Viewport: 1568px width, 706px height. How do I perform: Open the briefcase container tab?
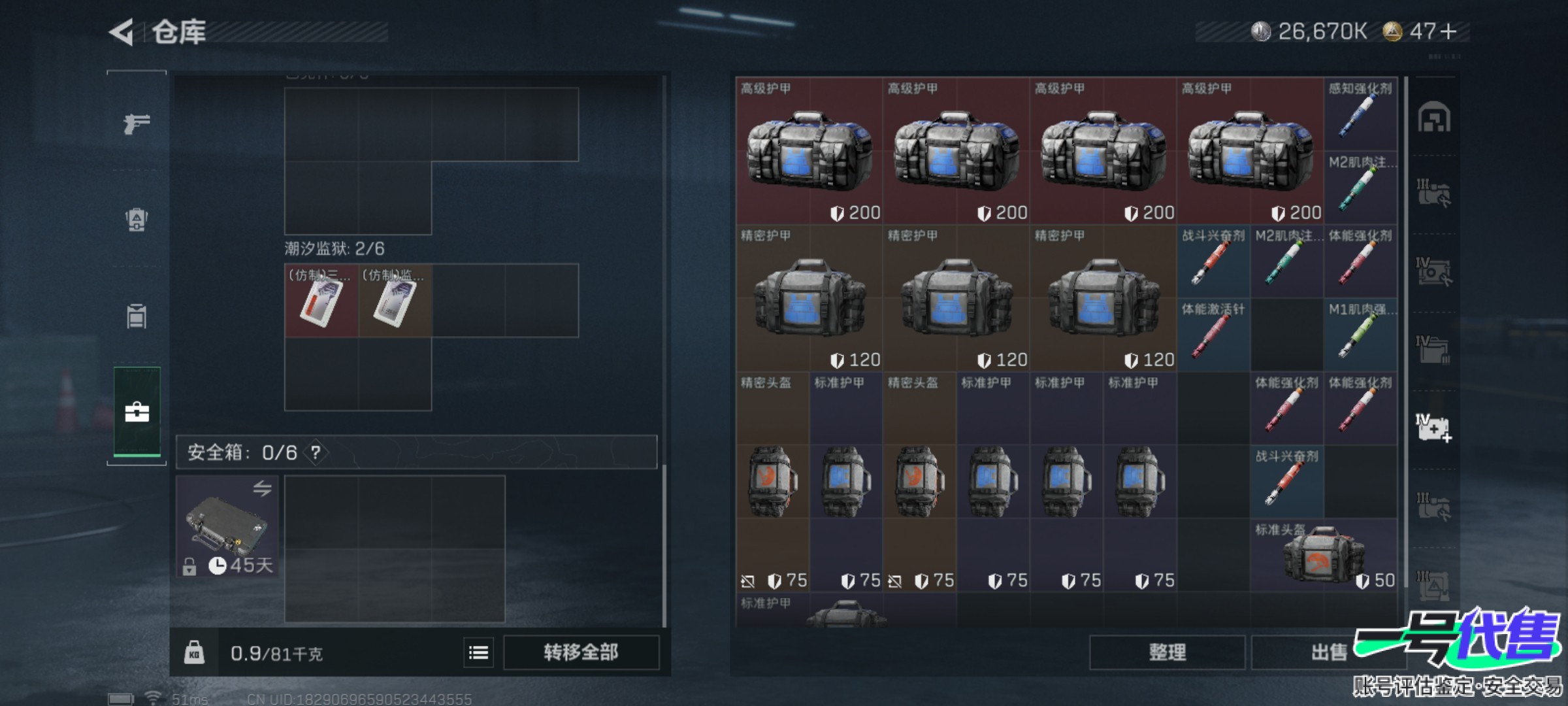click(137, 412)
